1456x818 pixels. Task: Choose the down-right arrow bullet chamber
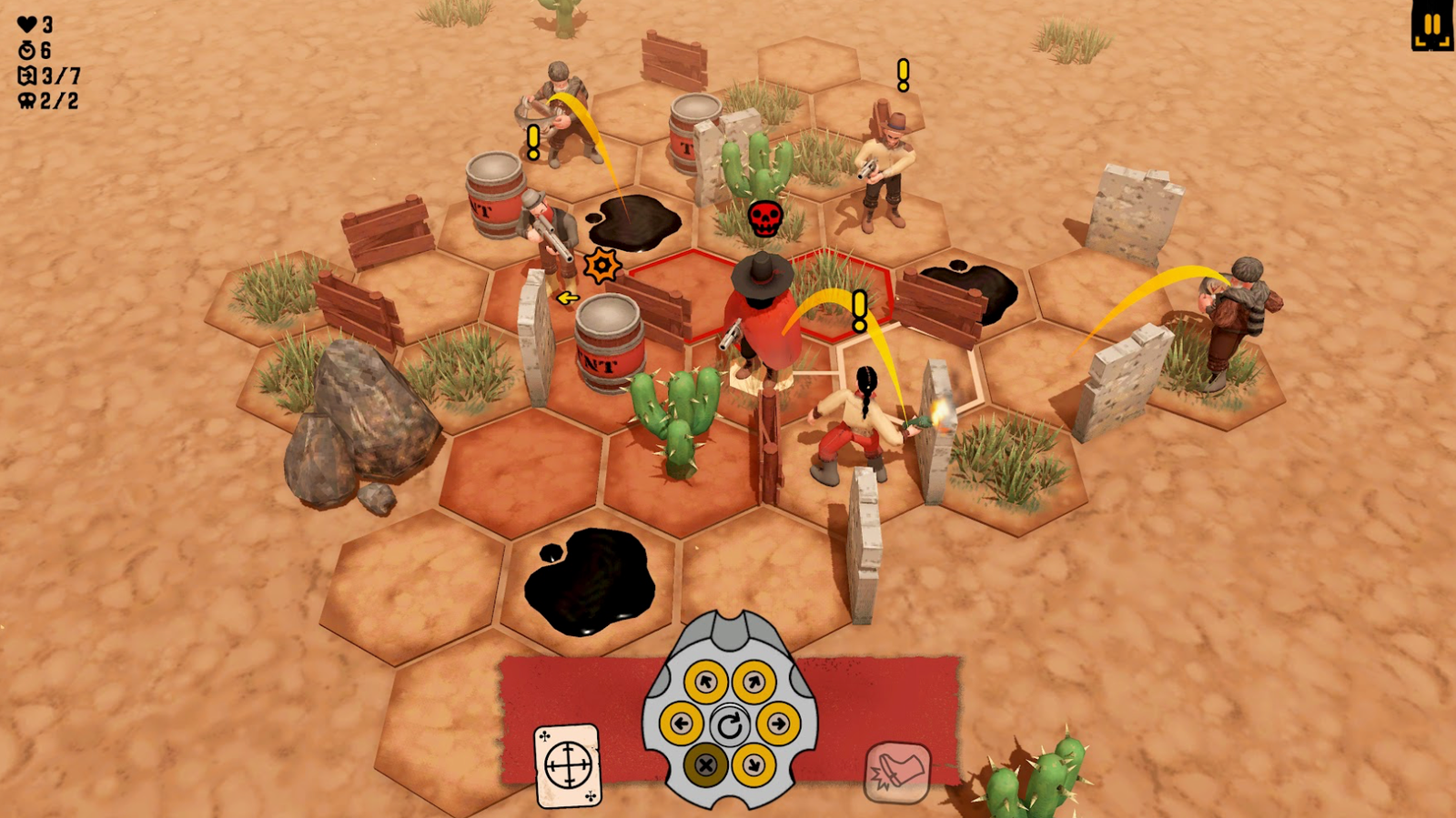pos(753,765)
